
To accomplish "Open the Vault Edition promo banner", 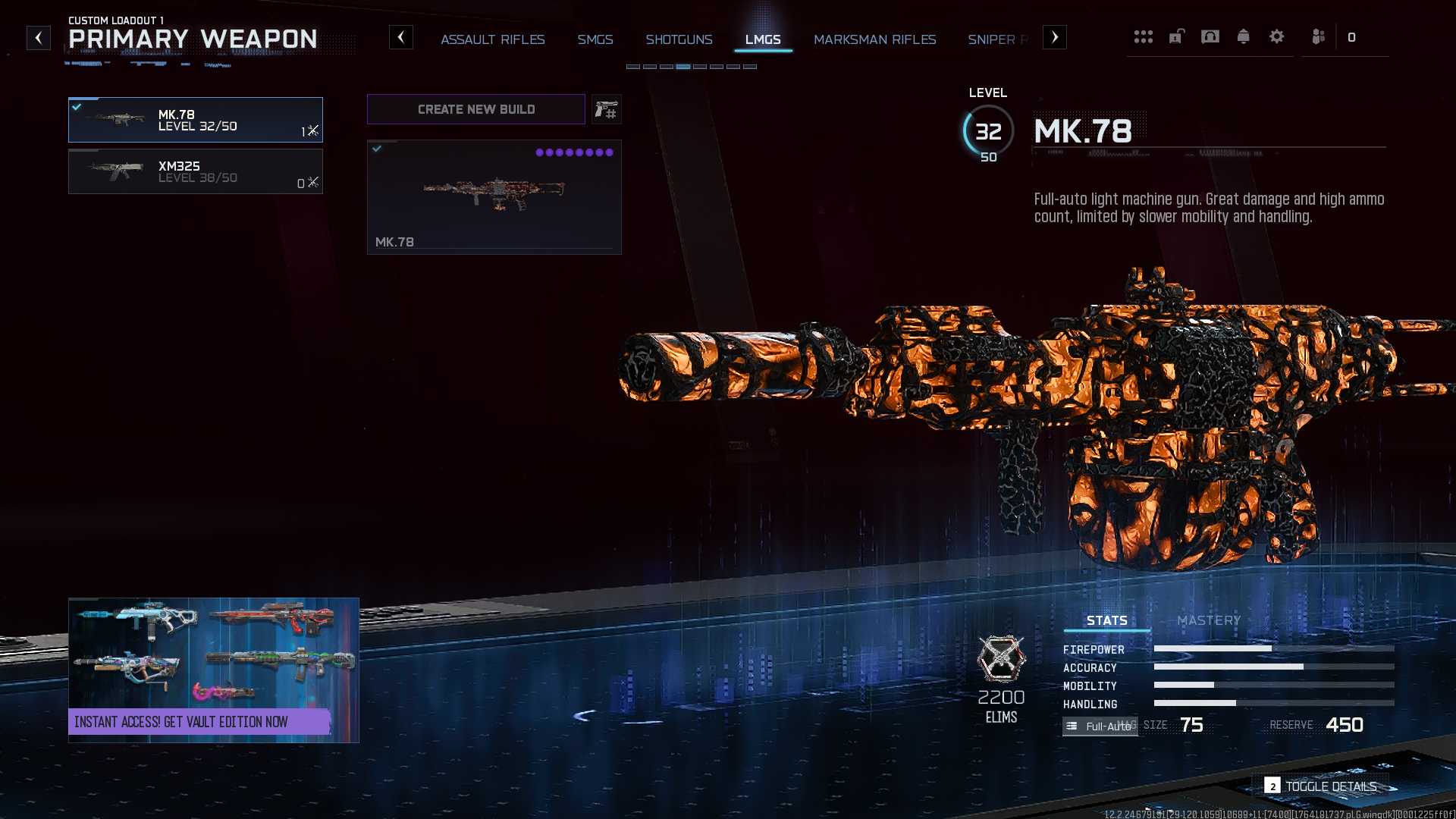I will [x=214, y=670].
